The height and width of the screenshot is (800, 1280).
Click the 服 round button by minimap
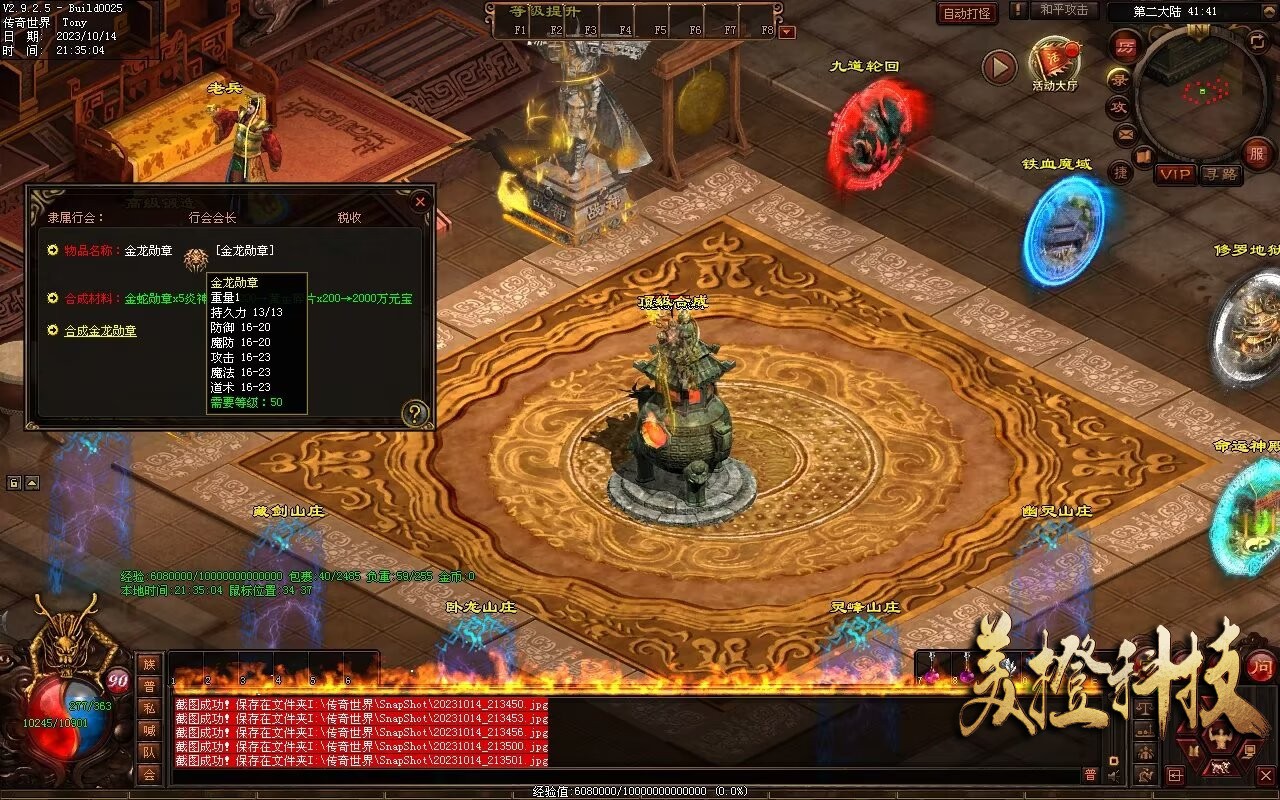1257,153
